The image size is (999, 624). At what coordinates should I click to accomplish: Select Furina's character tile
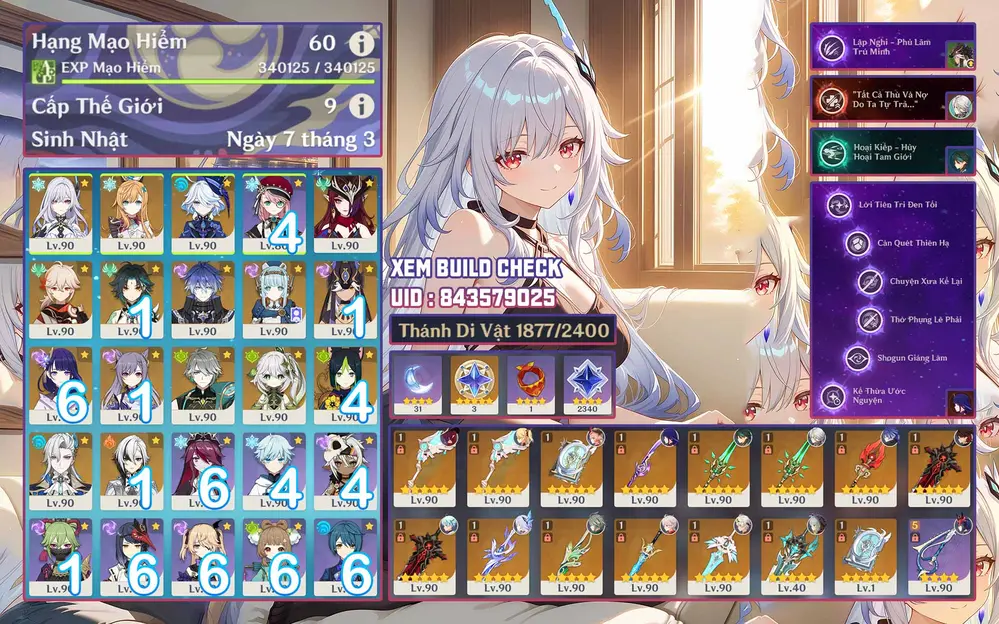(x=202, y=213)
